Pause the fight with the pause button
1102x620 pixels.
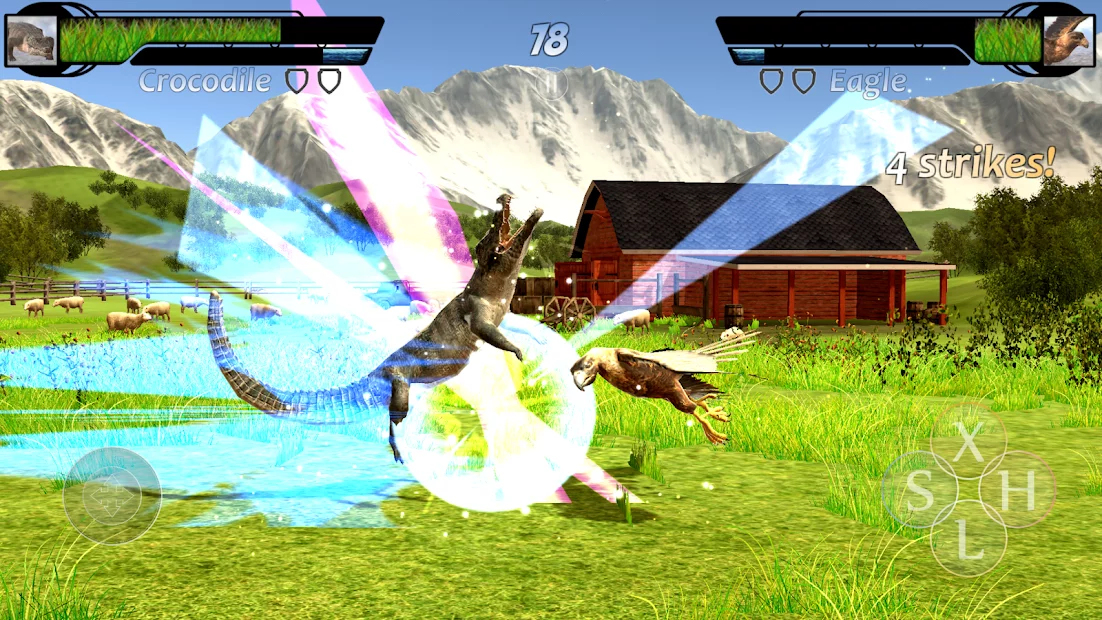pyautogui.click(x=550, y=83)
